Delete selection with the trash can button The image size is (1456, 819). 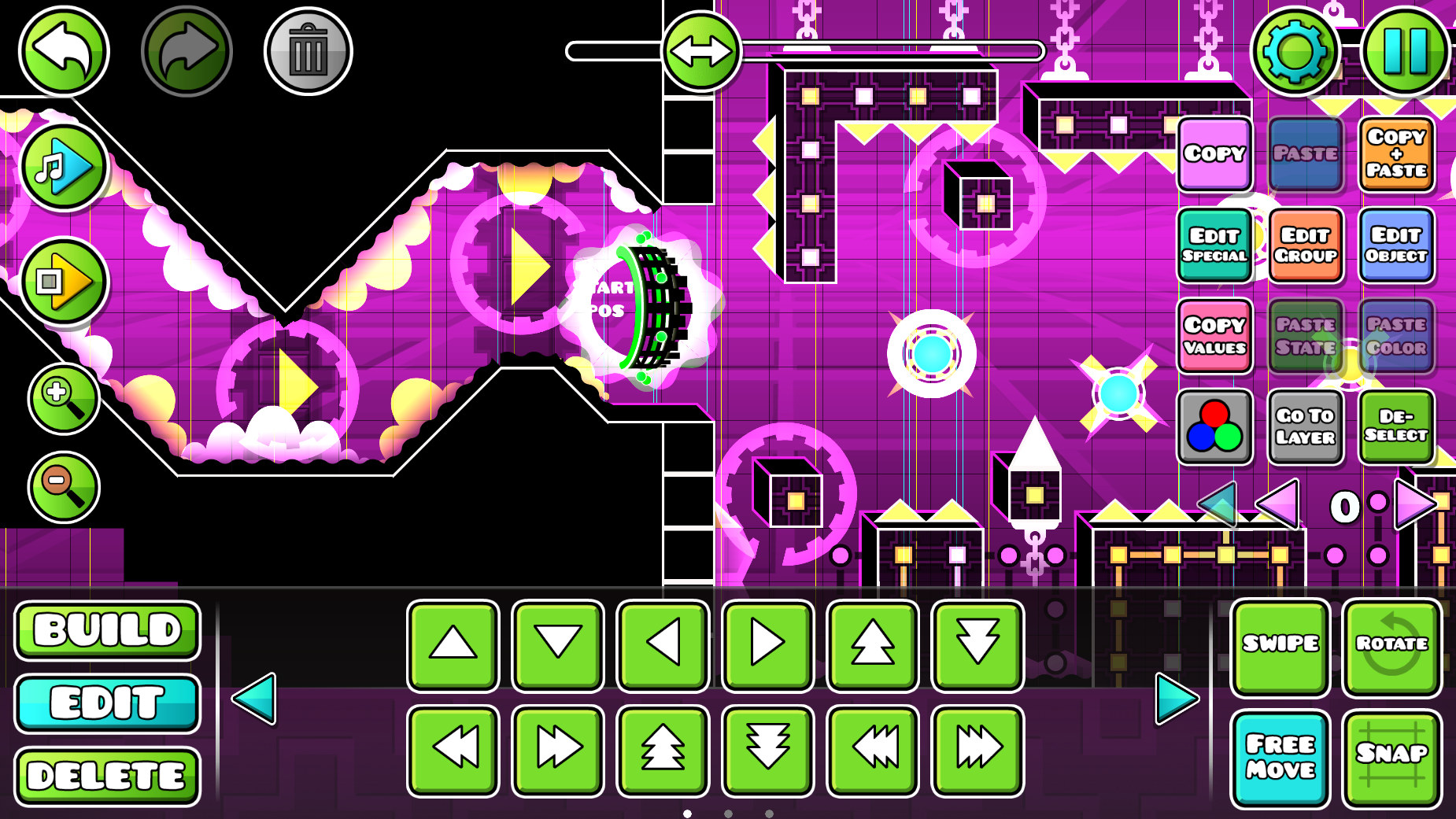click(x=309, y=51)
